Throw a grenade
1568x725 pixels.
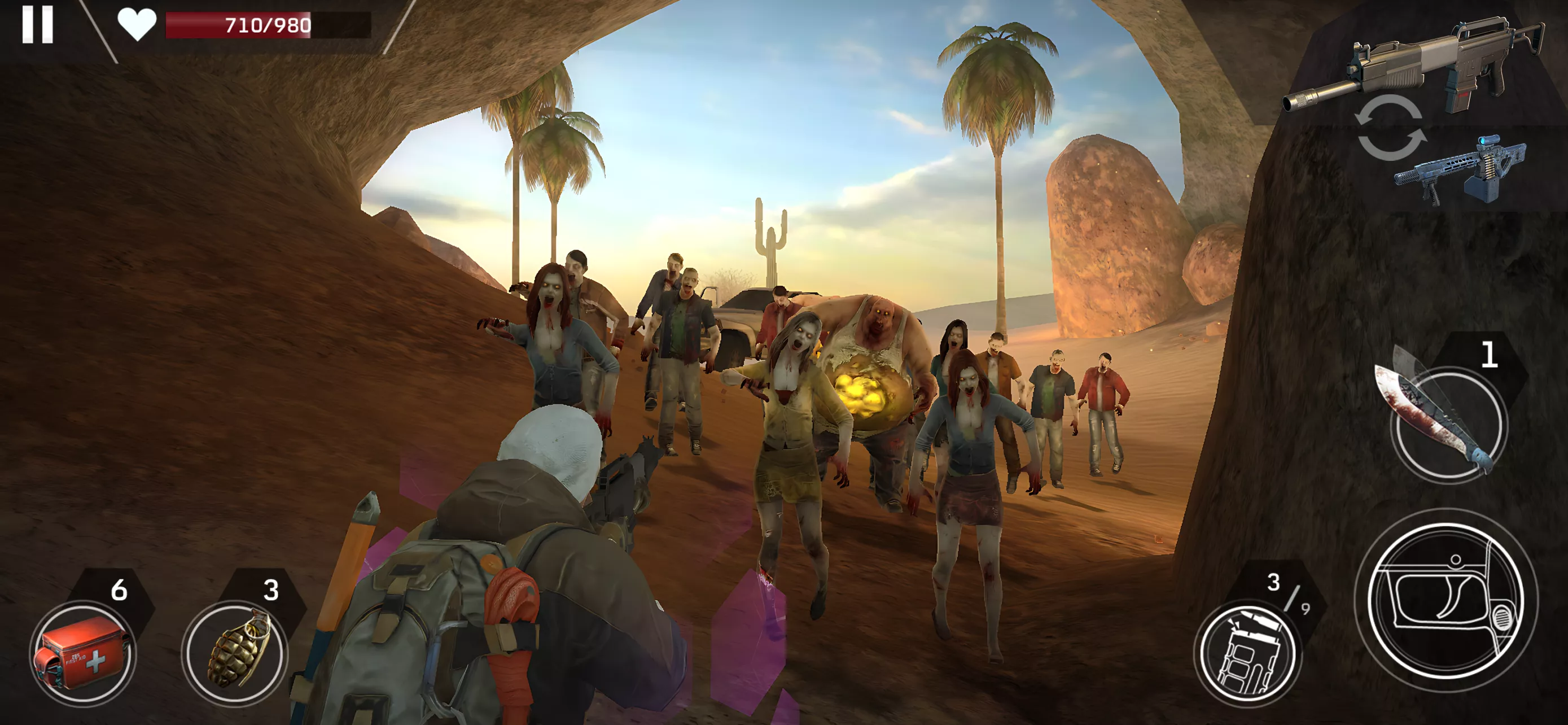[x=235, y=653]
